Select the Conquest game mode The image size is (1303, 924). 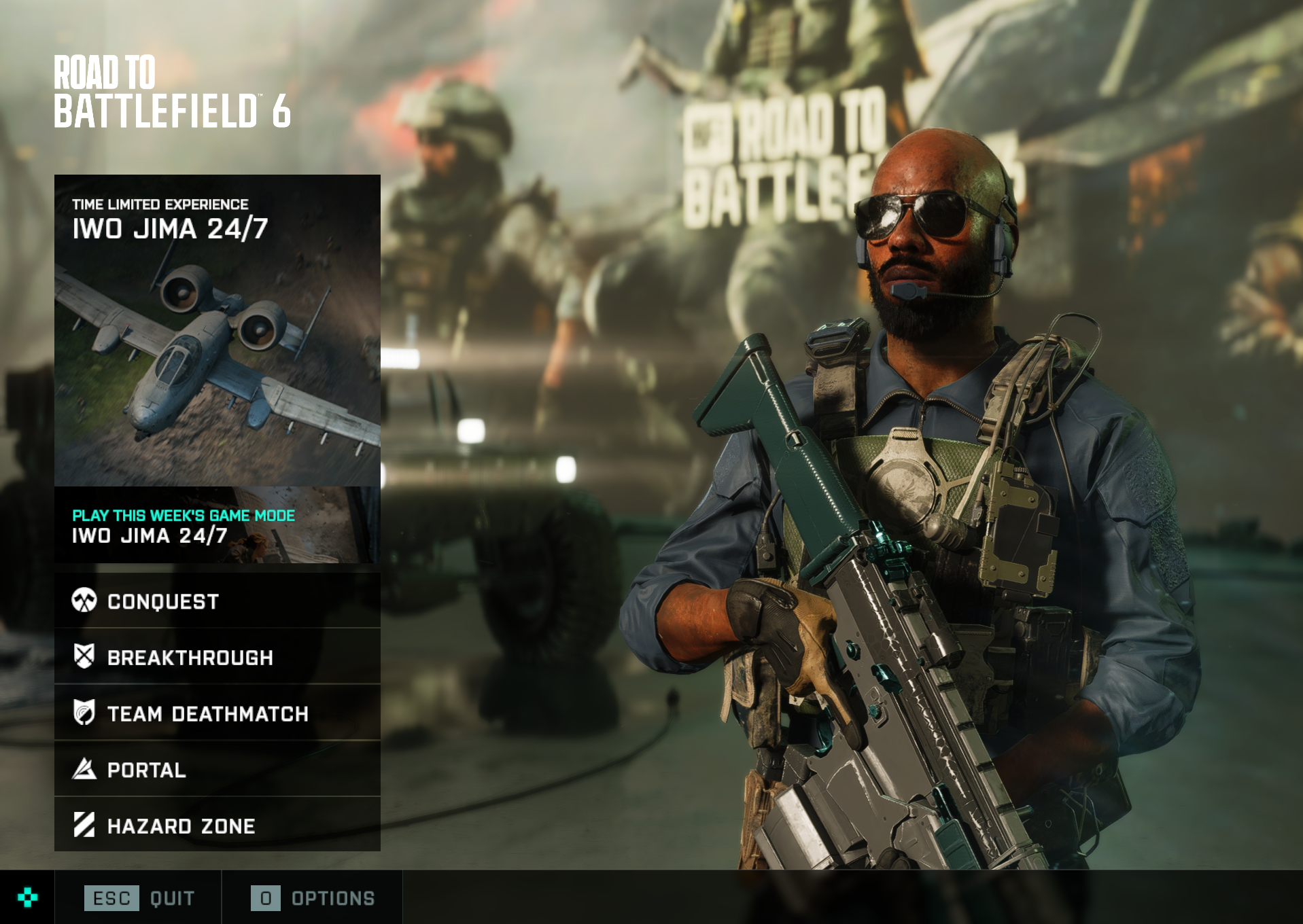pos(217,601)
